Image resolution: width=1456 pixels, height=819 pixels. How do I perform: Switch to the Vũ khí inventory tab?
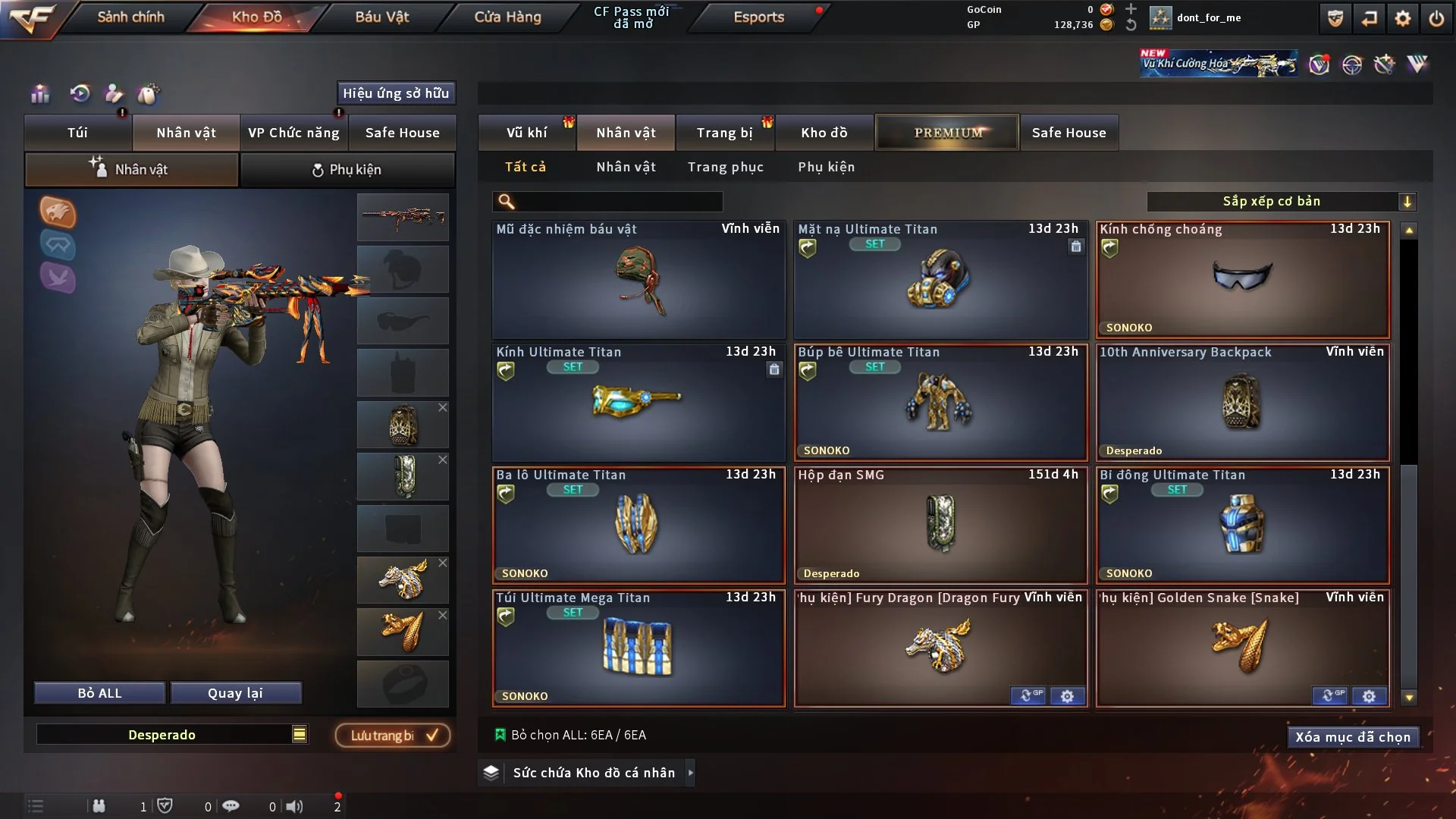(x=526, y=133)
